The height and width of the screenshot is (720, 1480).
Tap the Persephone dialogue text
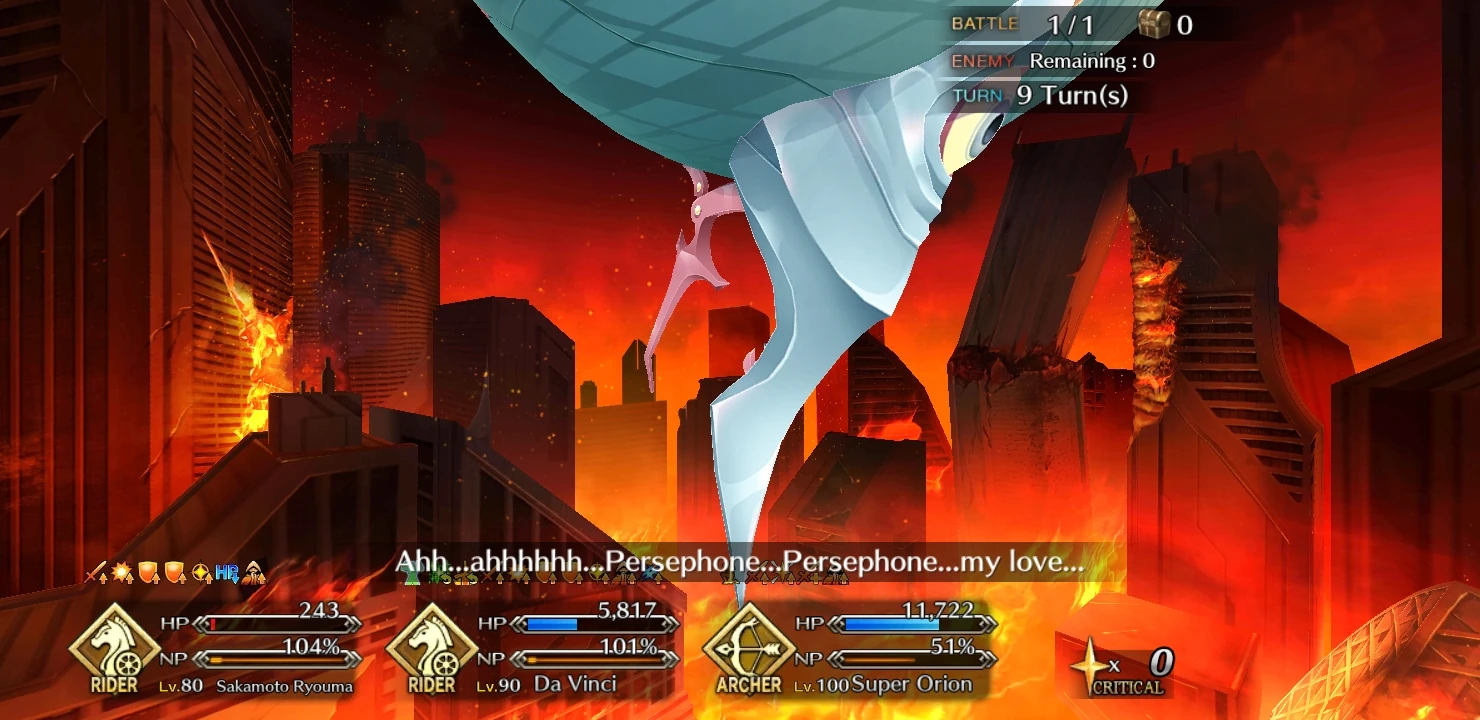(x=740, y=563)
